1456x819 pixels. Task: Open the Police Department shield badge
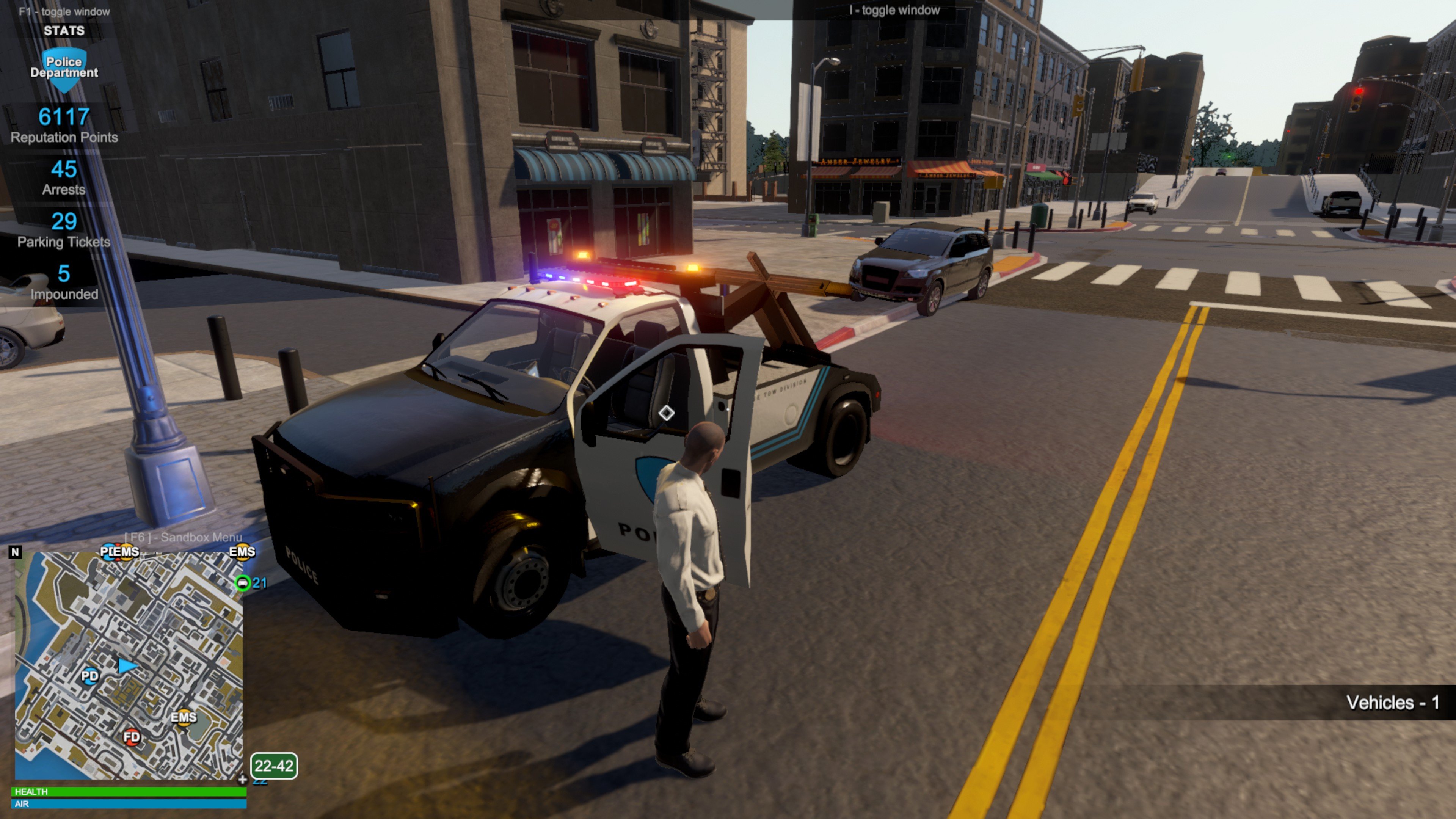coord(64,68)
